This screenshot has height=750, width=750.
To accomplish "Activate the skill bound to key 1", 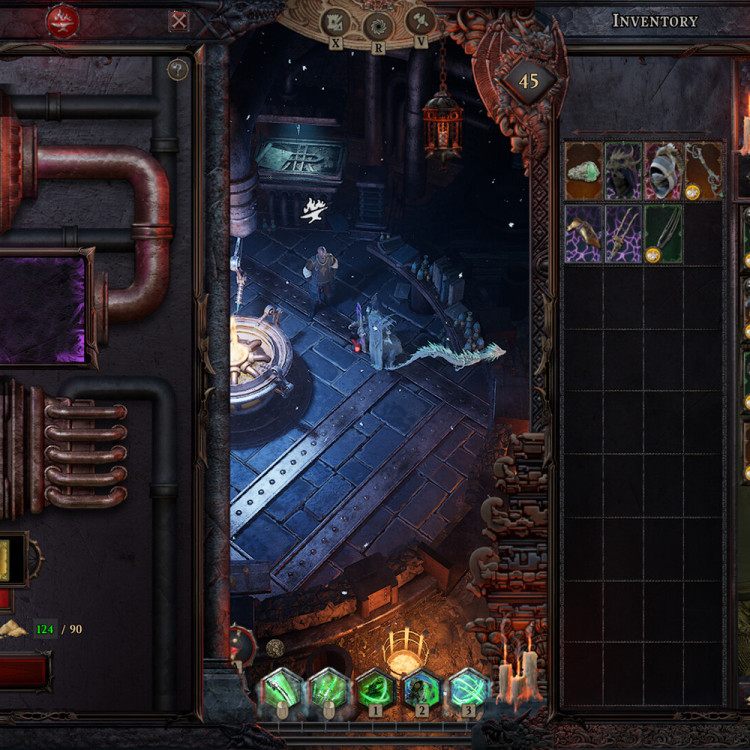I will [x=375, y=690].
